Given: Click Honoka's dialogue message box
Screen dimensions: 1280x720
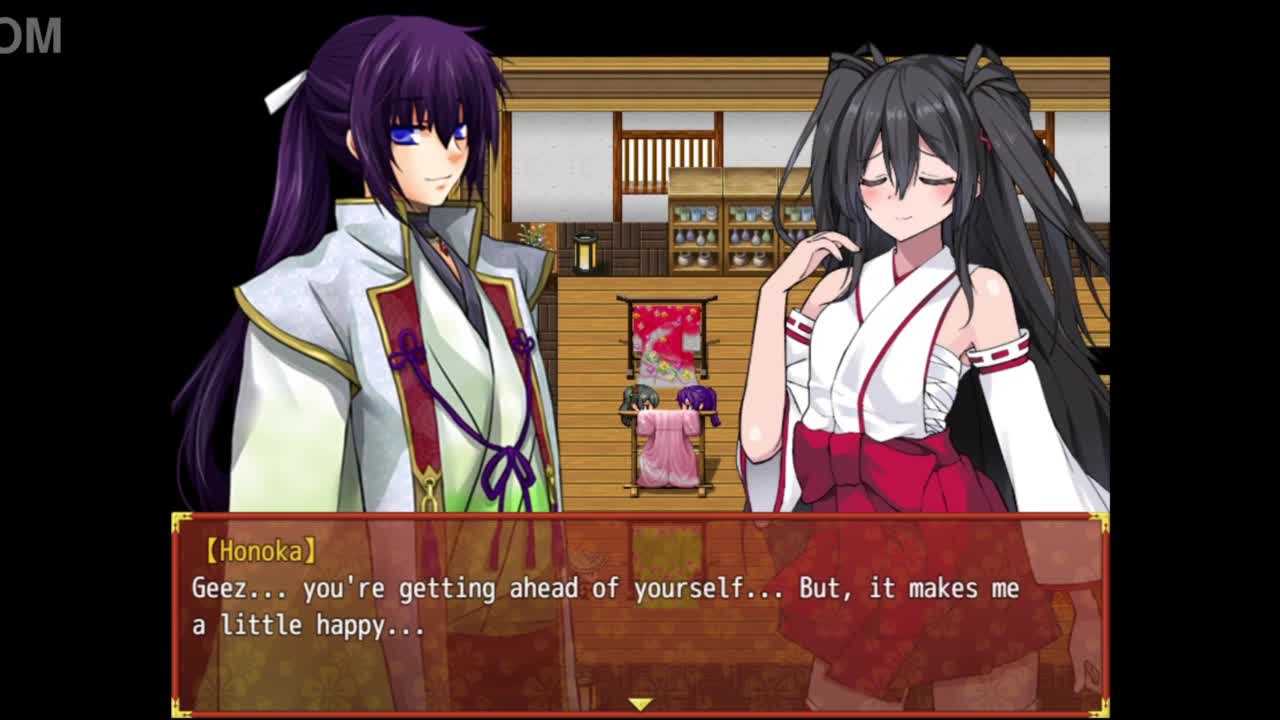Looking at the screenshot, I should click(x=640, y=610).
